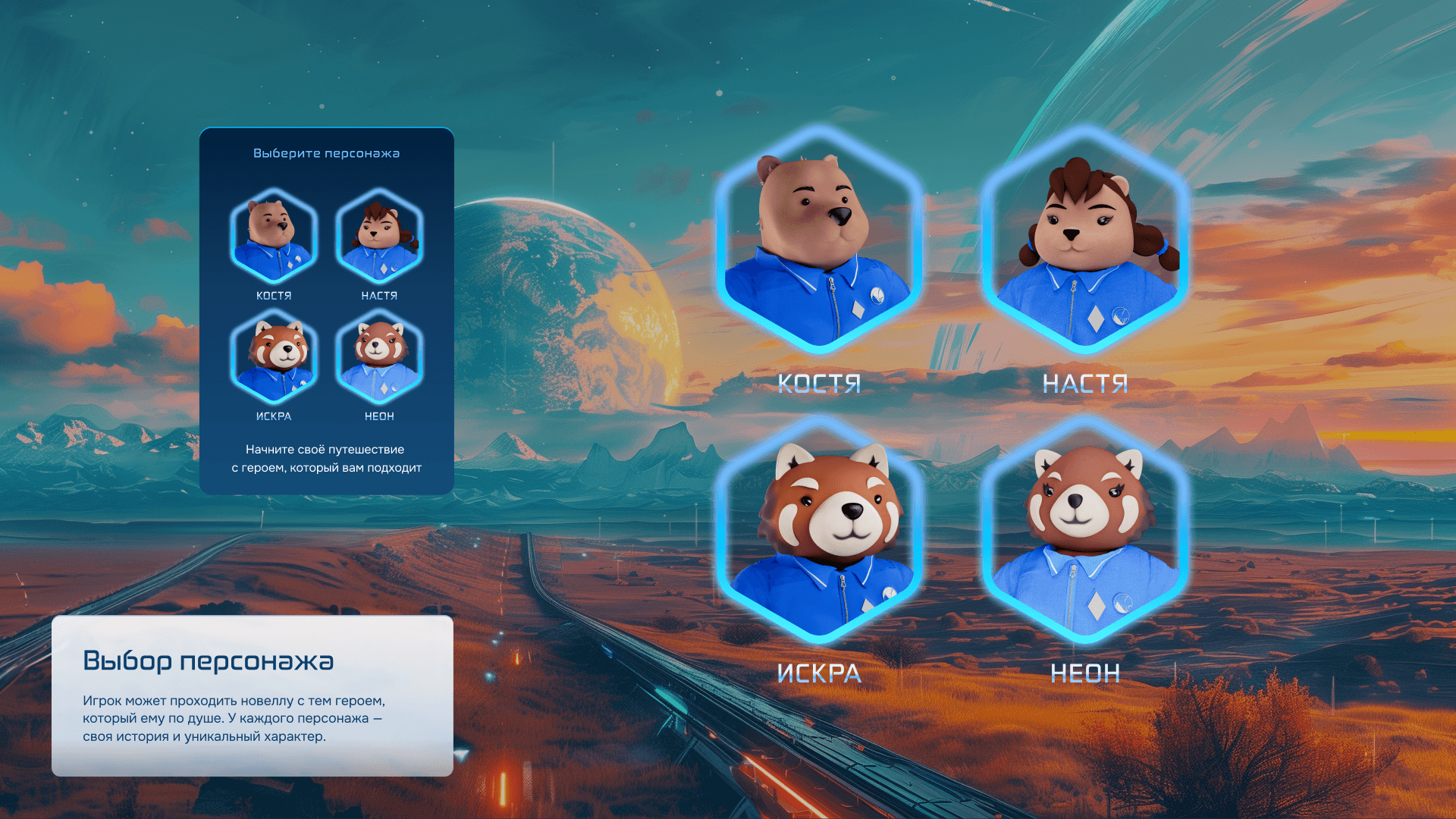Pick the large Искра hexagon portrait

[x=819, y=531]
